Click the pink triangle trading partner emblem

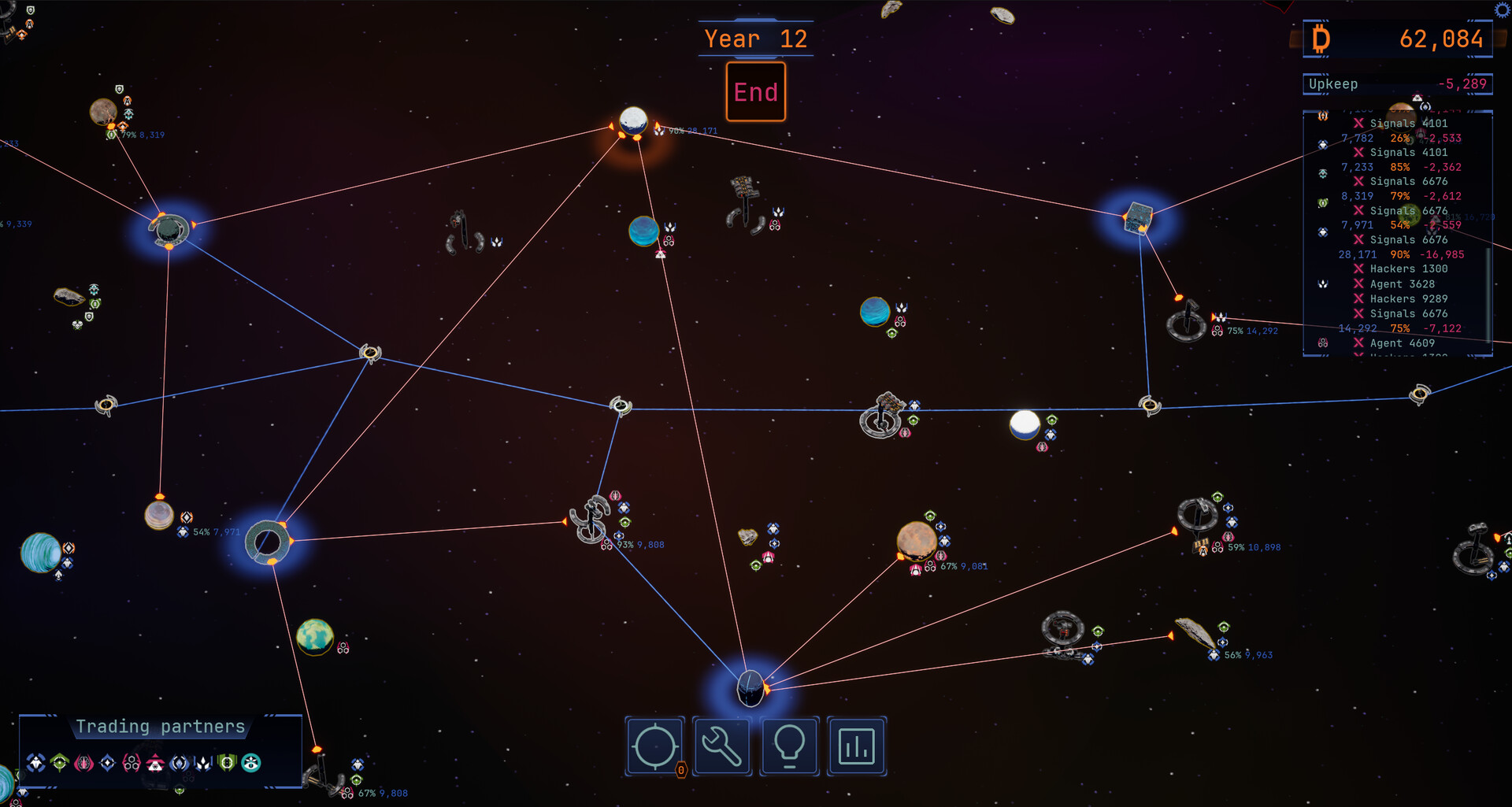point(155,761)
